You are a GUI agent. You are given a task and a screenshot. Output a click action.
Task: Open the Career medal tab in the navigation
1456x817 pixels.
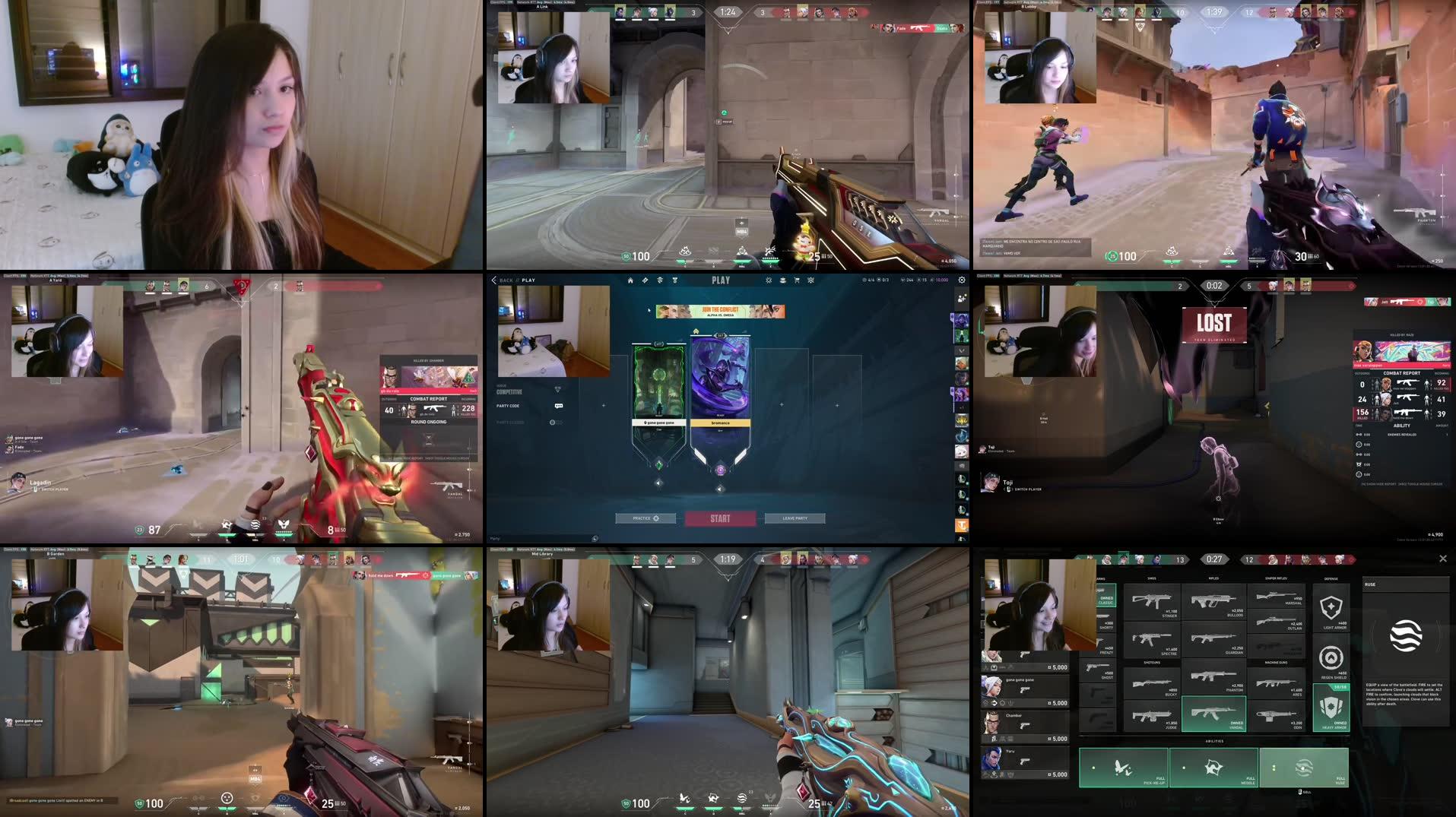point(674,280)
